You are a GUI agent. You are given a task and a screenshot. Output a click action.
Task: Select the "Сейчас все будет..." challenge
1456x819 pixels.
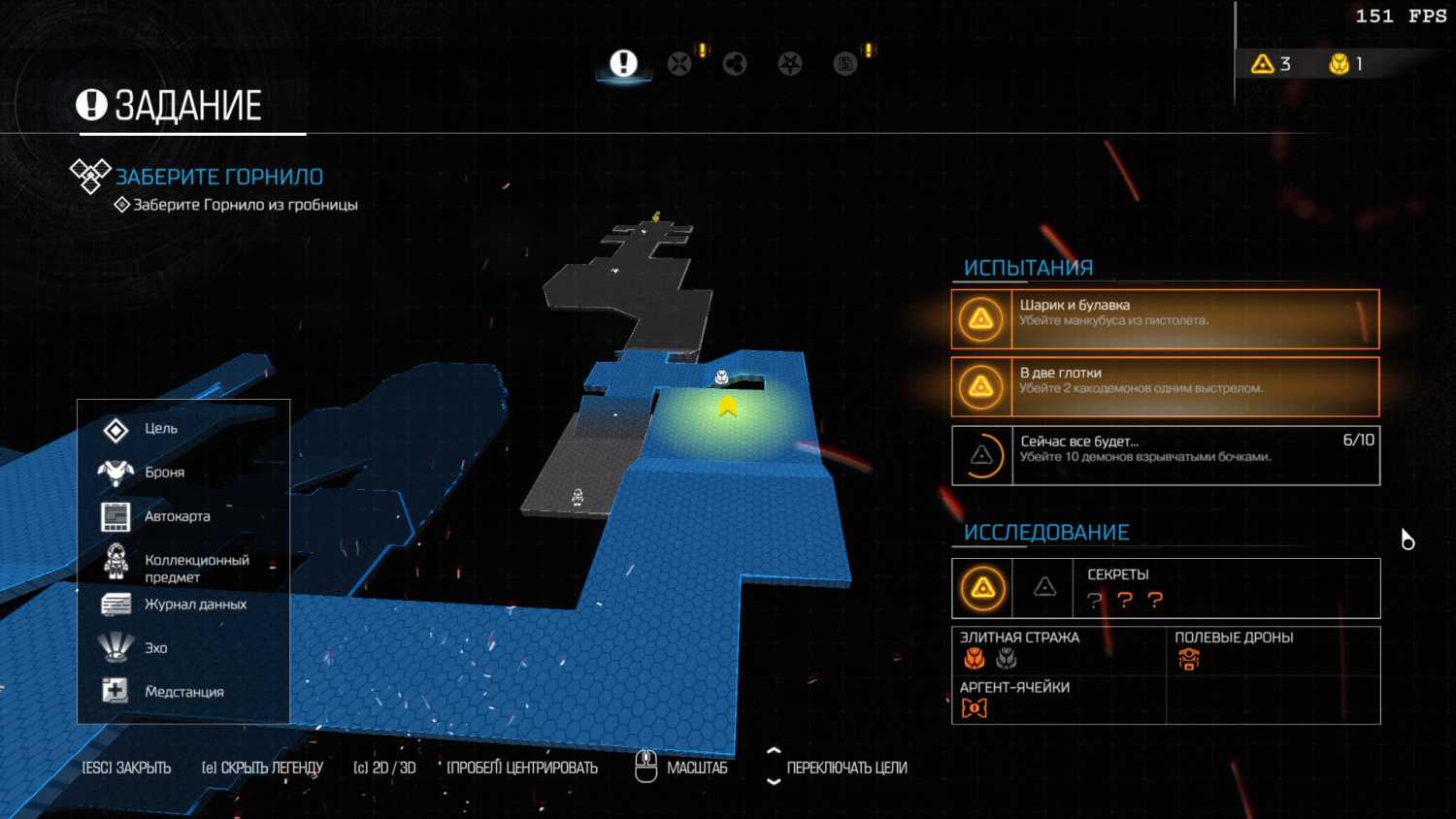1165,455
